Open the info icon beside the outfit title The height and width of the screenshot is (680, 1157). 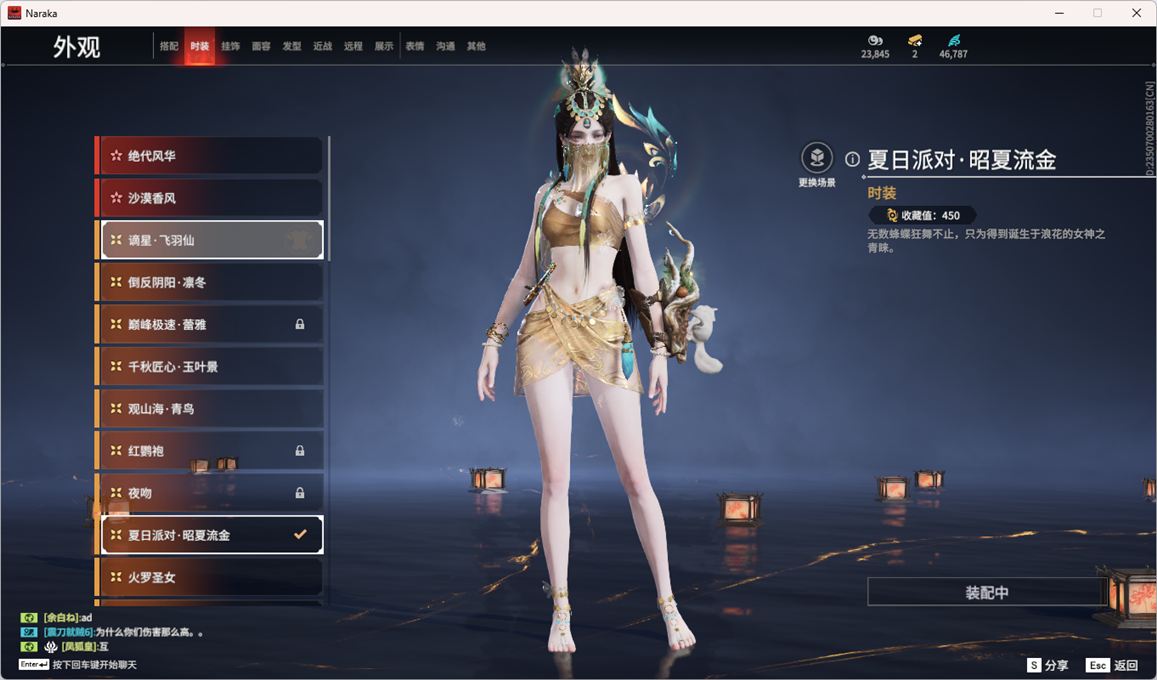point(852,159)
